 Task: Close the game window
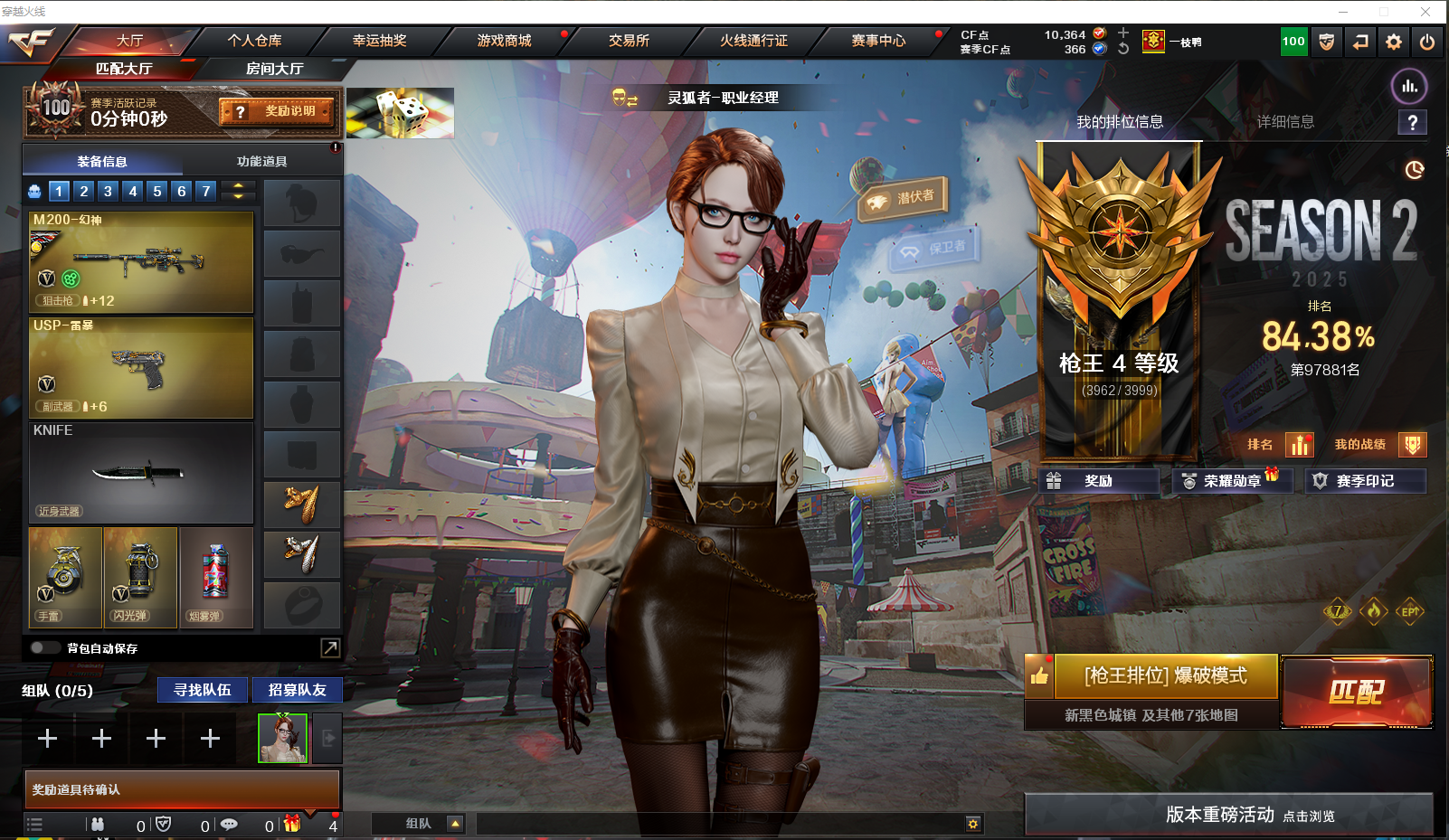coord(1425,12)
